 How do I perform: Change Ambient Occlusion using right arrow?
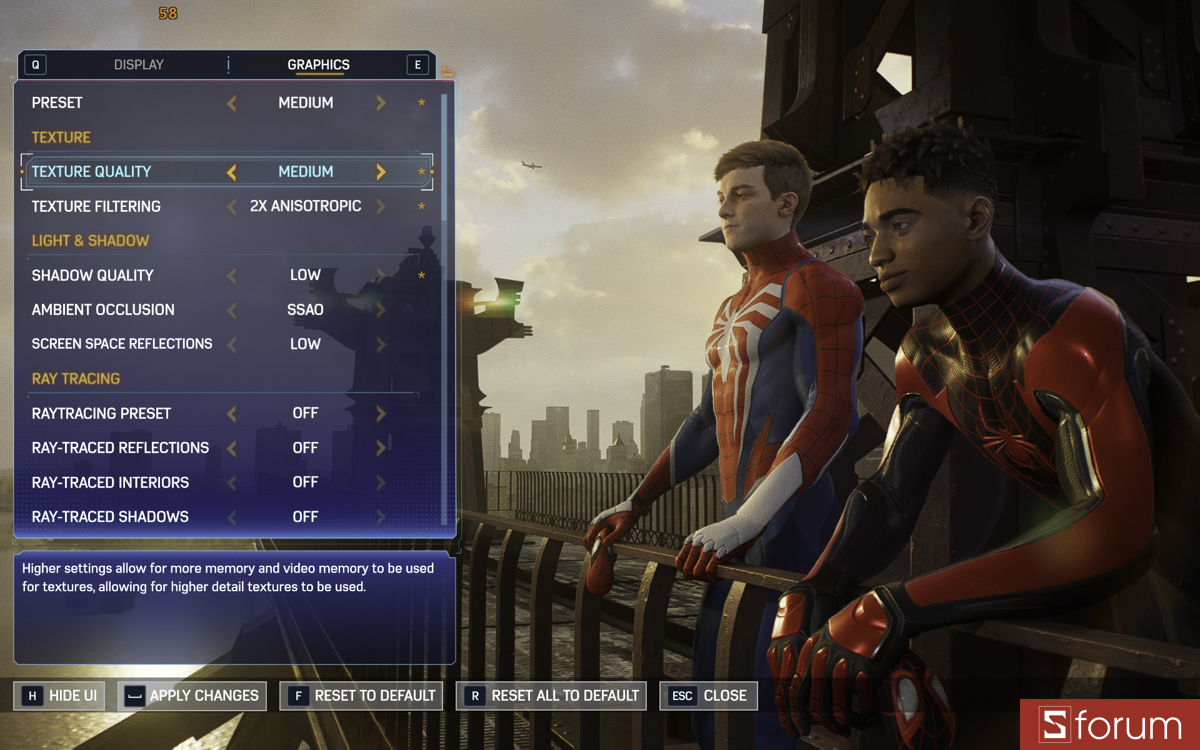381,310
